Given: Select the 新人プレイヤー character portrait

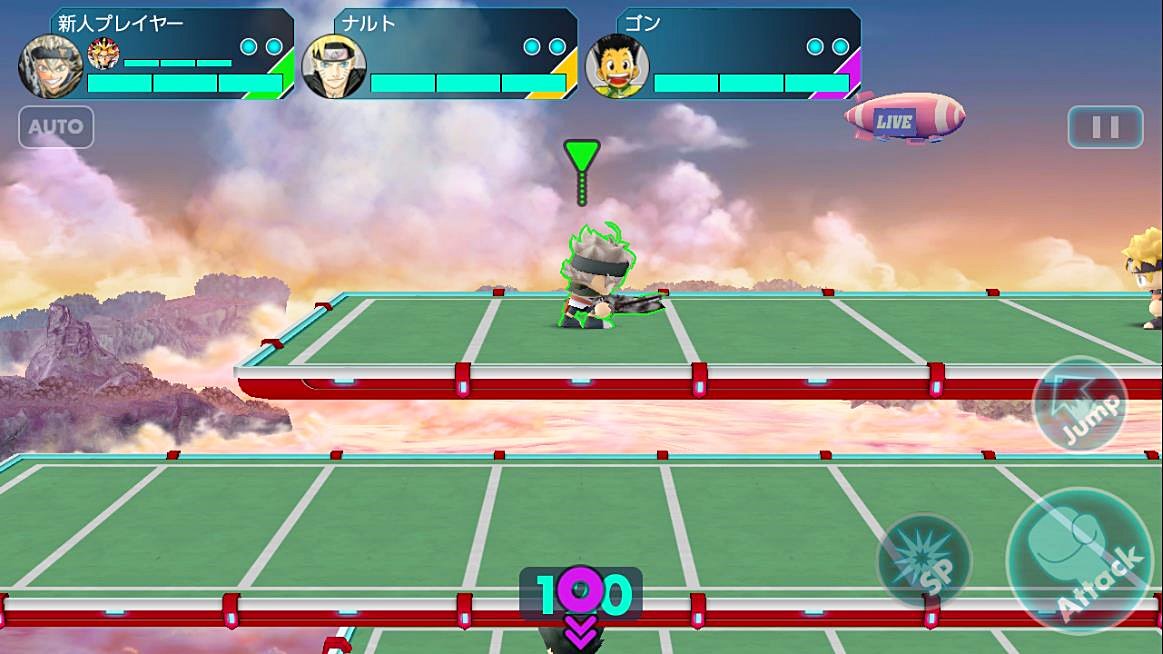Looking at the screenshot, I should pos(50,66).
